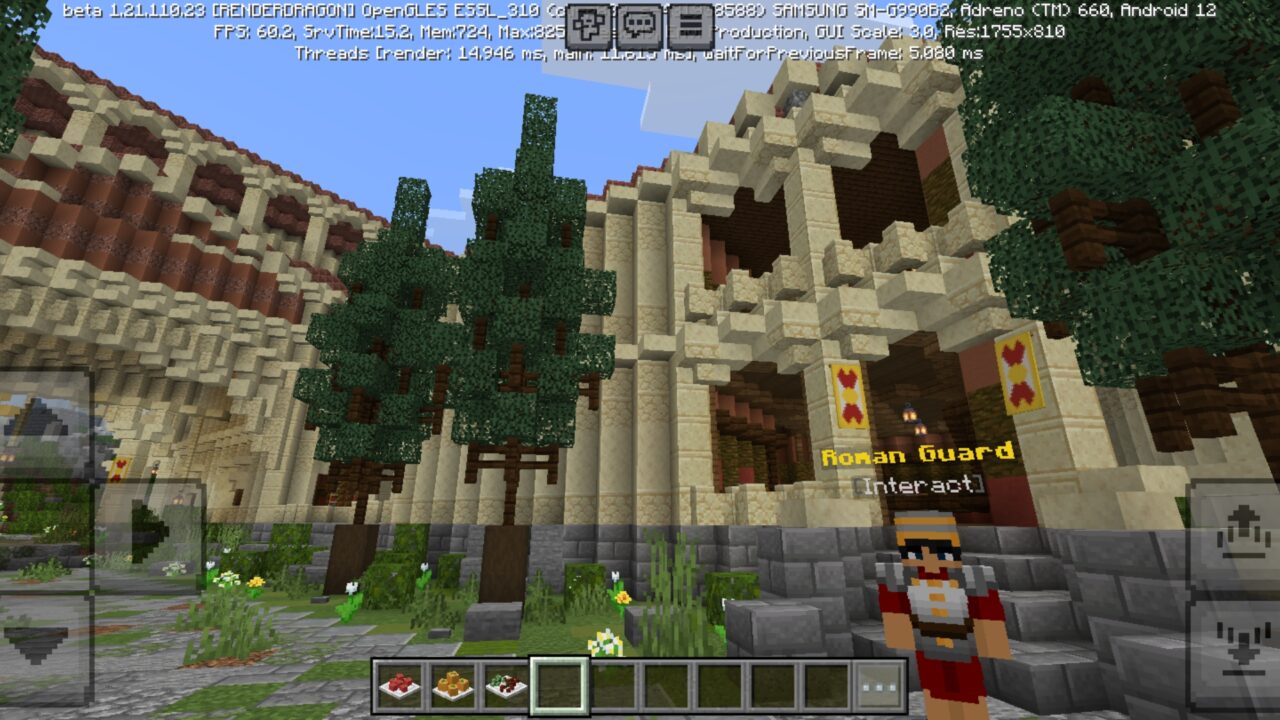The image size is (1280, 720).
Task: Select the red food plate hotbar slot
Action: tap(399, 685)
